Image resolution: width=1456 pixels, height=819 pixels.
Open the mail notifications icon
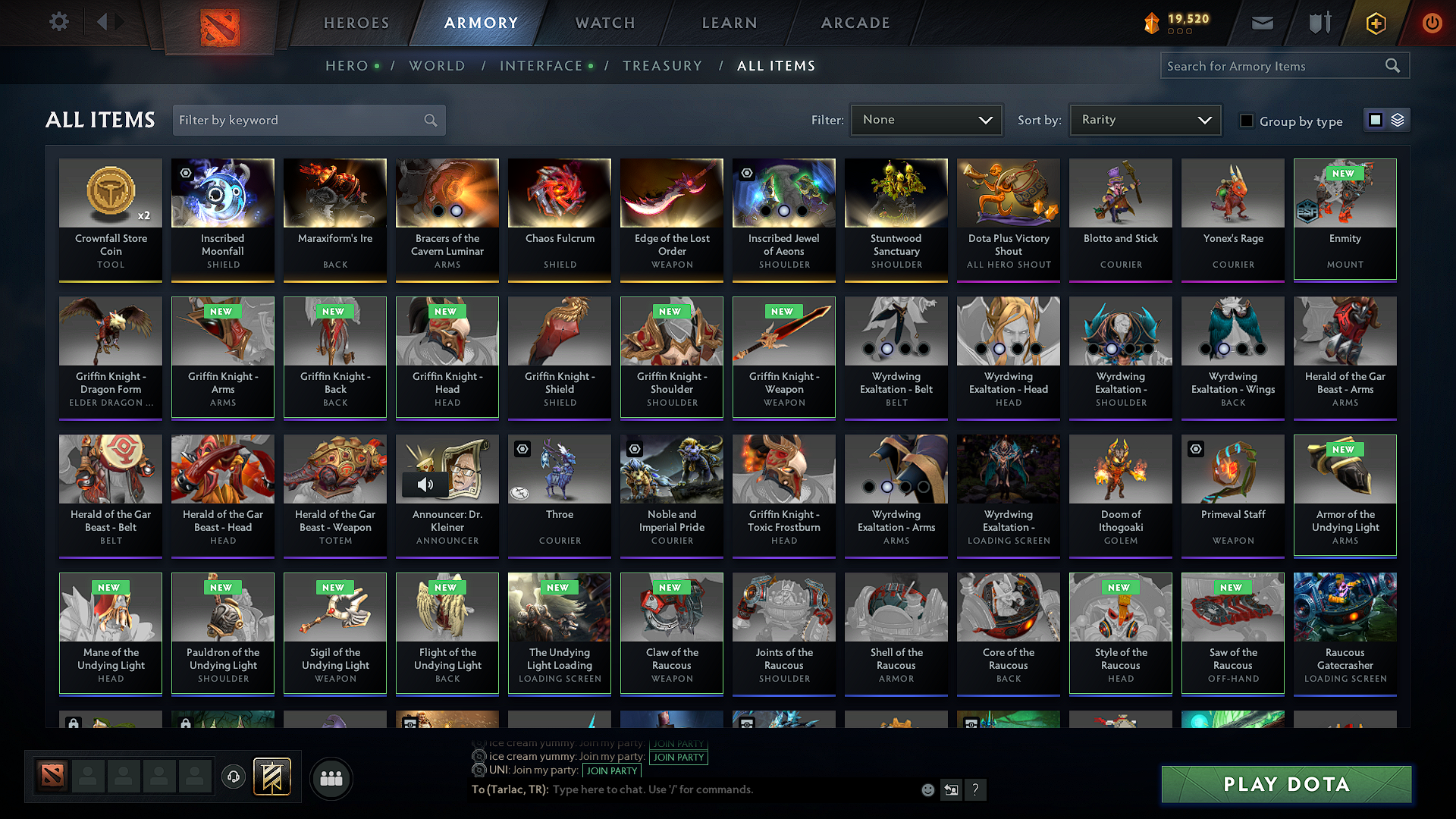coord(1262,23)
